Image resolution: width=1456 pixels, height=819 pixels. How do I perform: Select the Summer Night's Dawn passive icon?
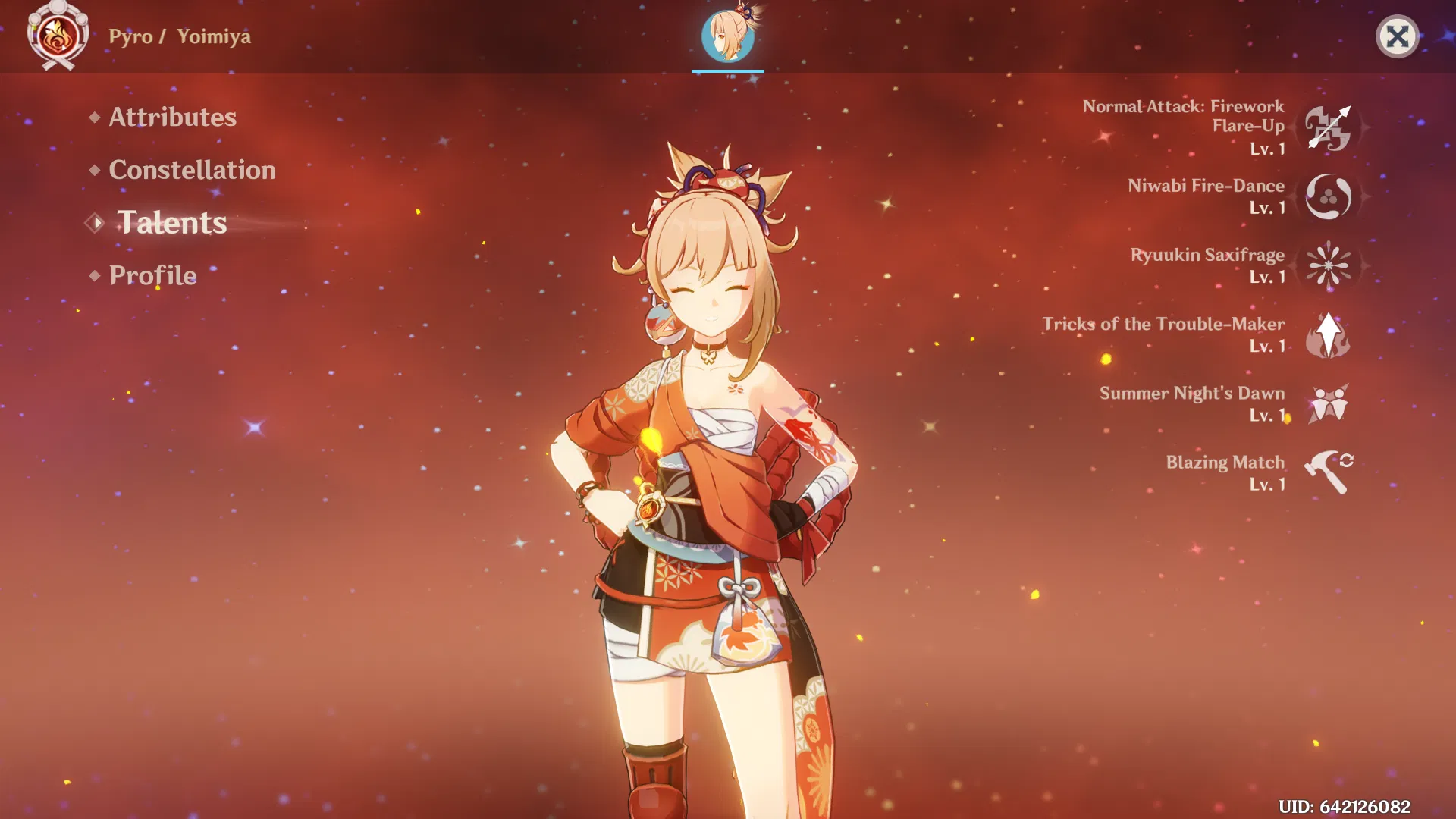pos(1330,403)
